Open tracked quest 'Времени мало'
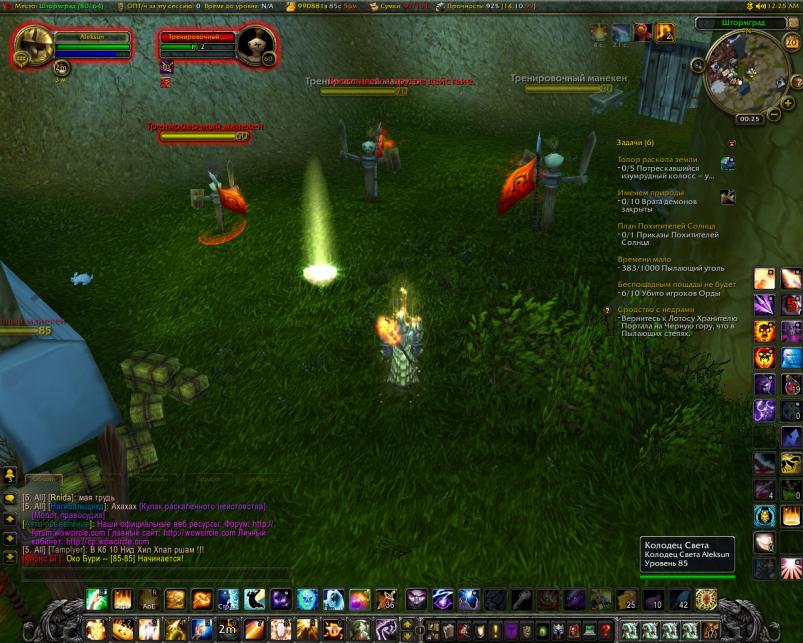The height and width of the screenshot is (643, 803). click(642, 259)
